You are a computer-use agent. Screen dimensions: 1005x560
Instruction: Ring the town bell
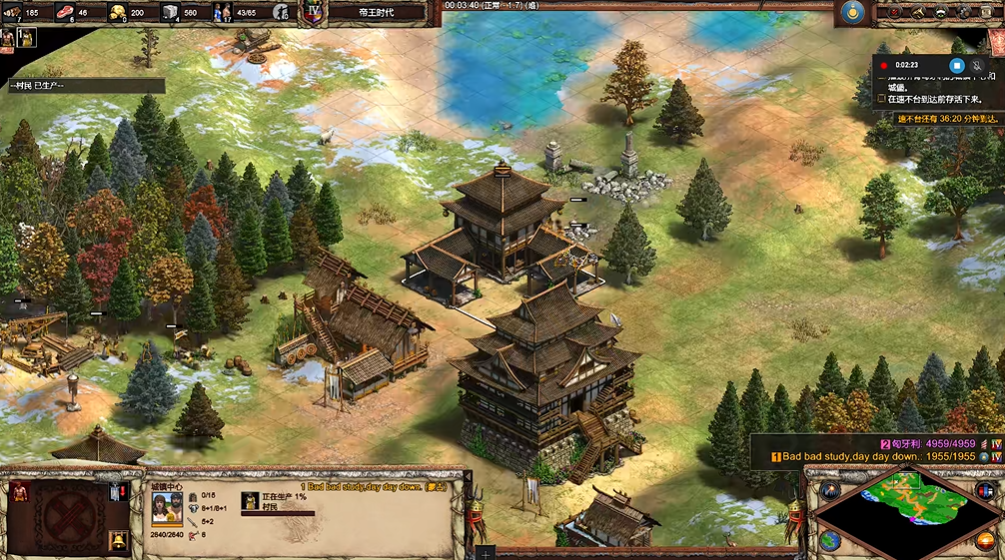pos(118,541)
